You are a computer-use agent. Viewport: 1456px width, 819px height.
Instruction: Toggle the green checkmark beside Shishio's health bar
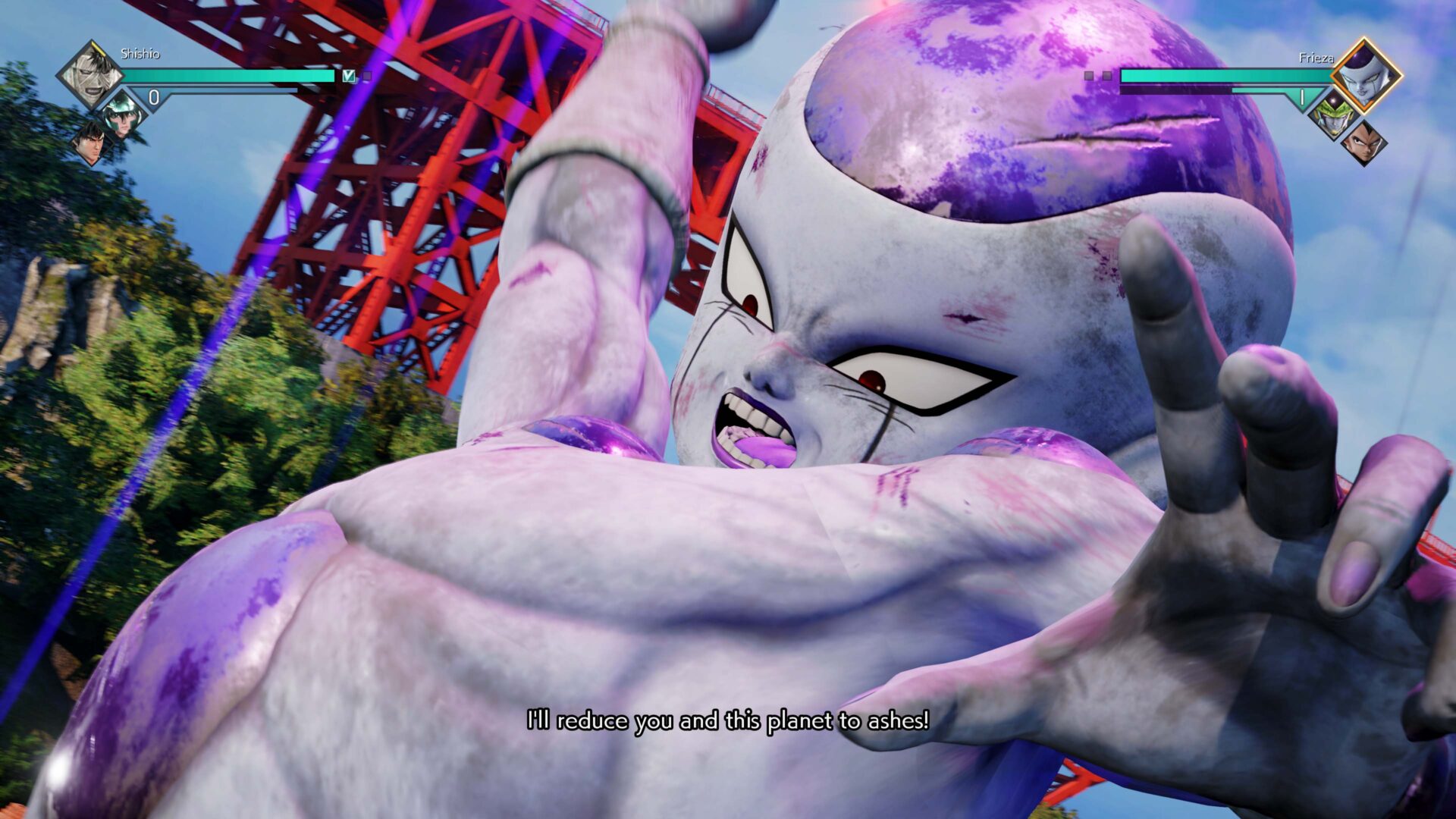[x=348, y=76]
